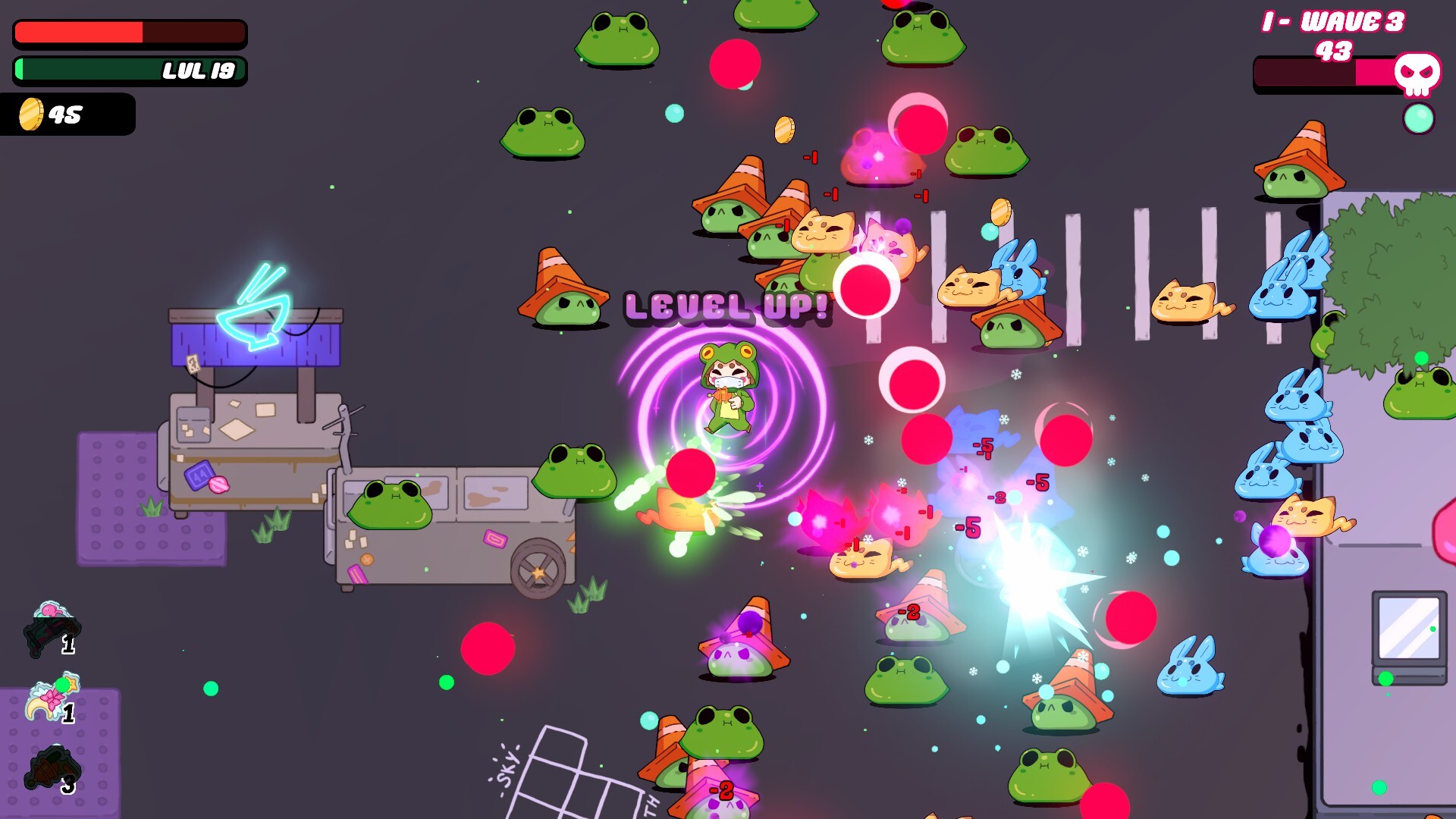Click the skull icon on the wave bar

coord(1417,74)
